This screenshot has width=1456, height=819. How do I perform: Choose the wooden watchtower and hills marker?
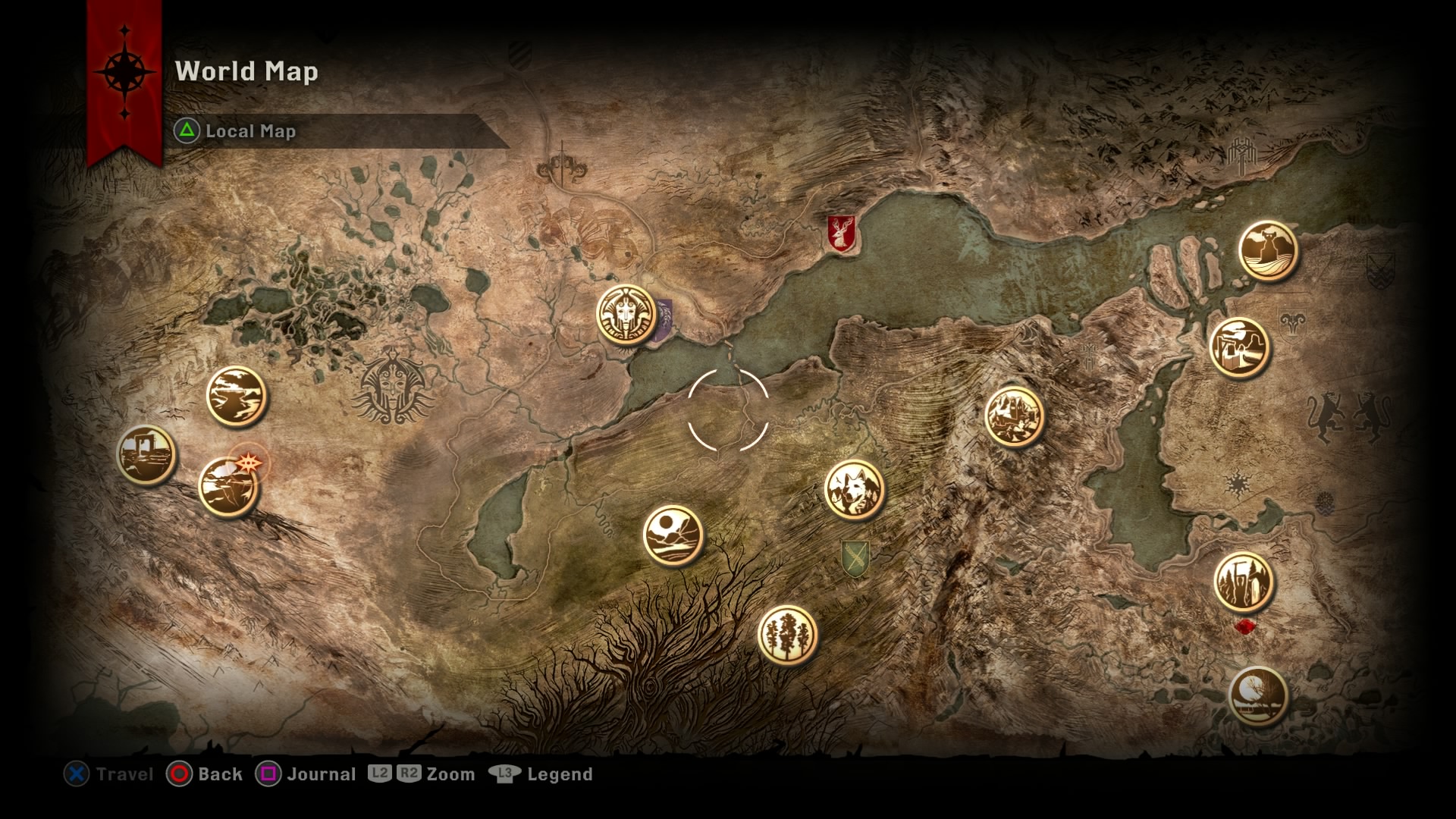1239,347
